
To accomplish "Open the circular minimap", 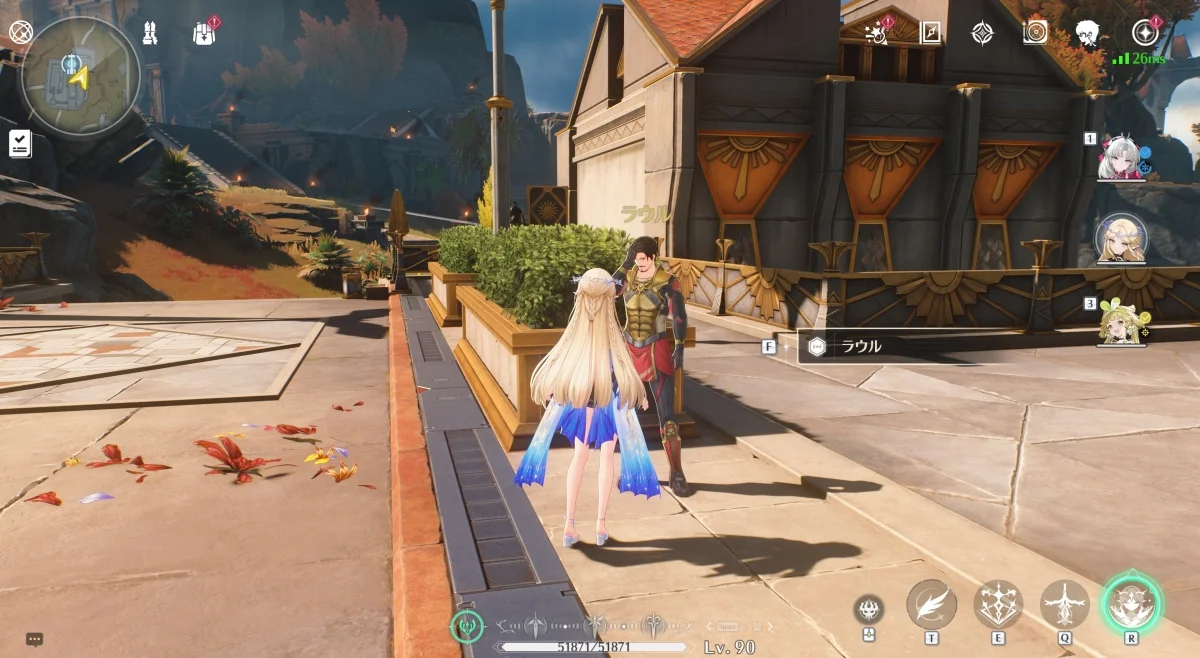I will pyautogui.click(x=80, y=76).
